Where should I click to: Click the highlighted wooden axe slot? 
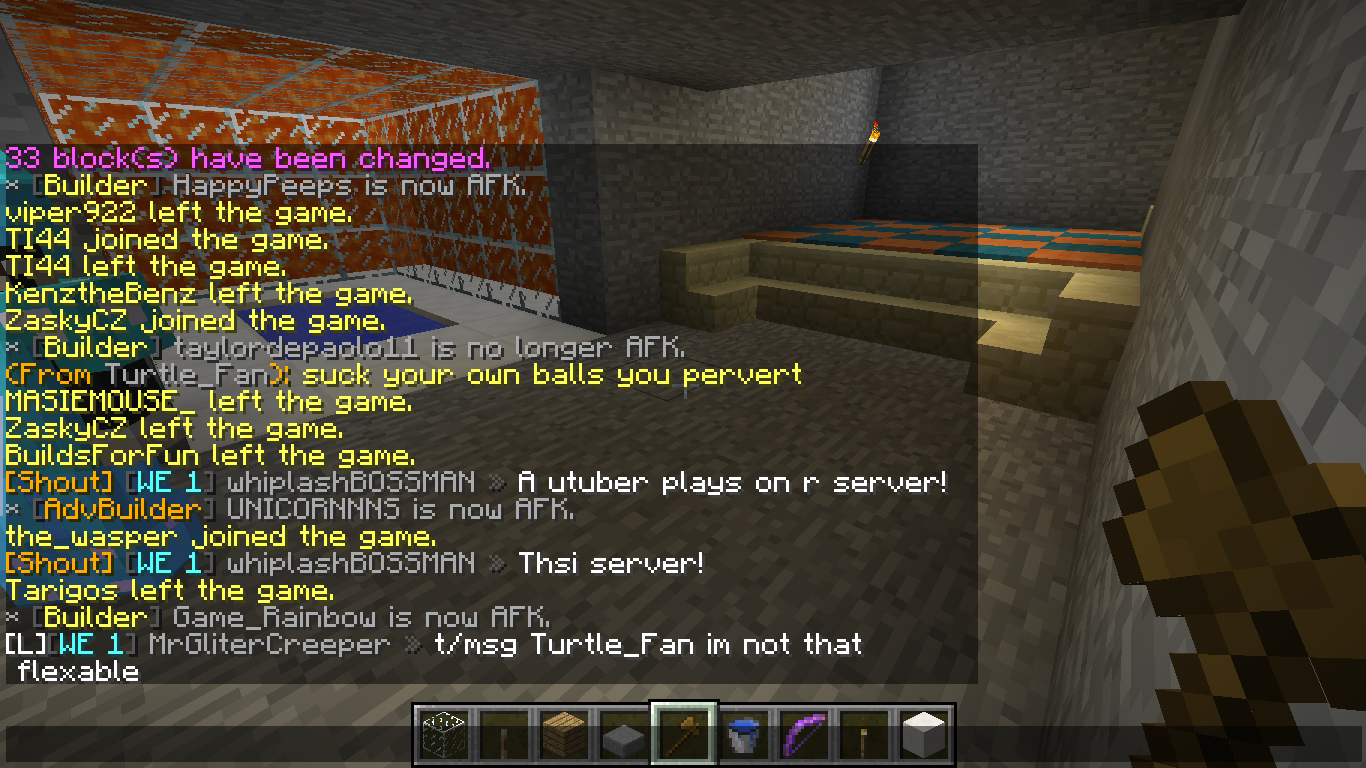(684, 735)
